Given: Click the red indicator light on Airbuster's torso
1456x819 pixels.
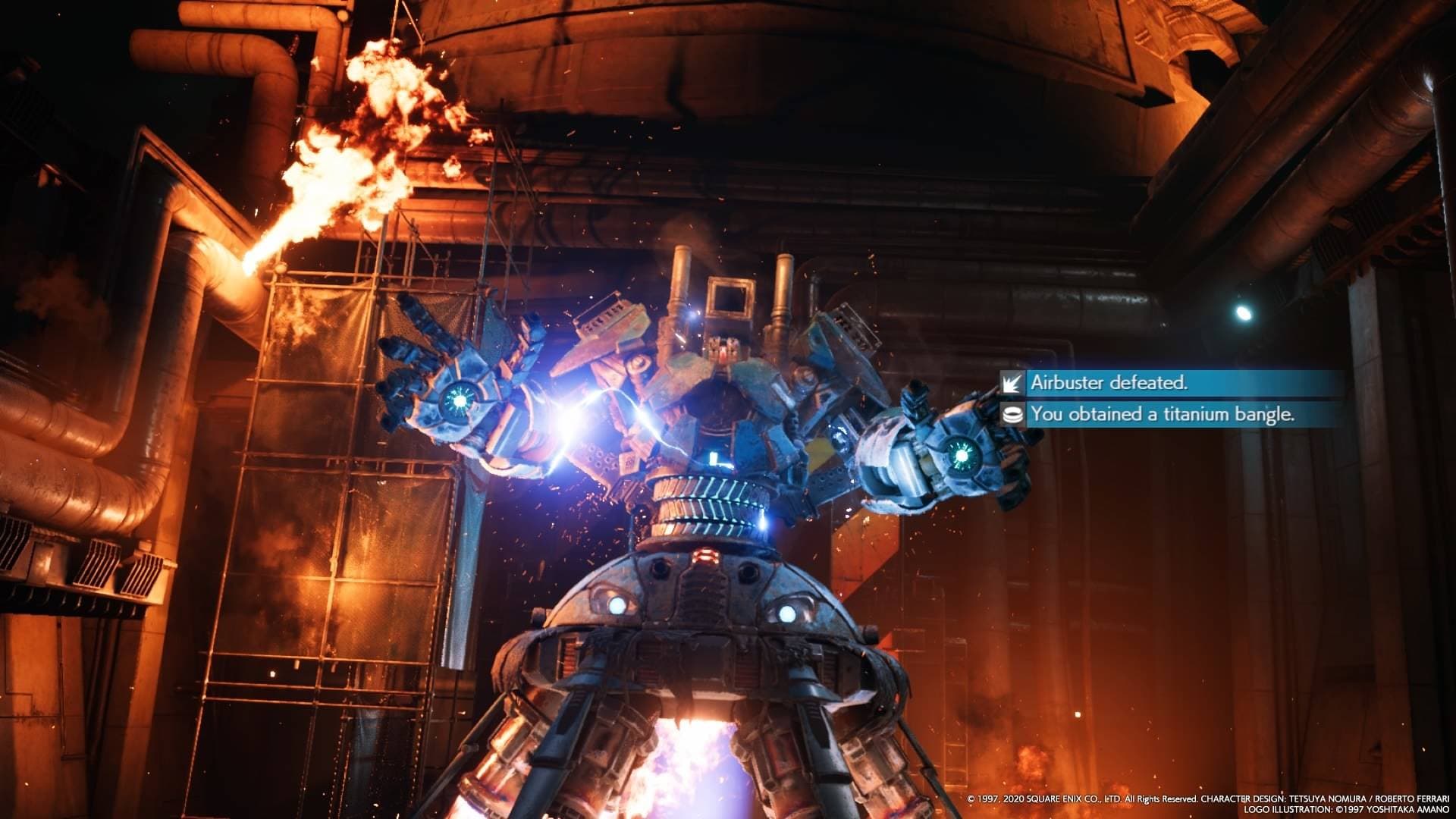Looking at the screenshot, I should [x=705, y=555].
